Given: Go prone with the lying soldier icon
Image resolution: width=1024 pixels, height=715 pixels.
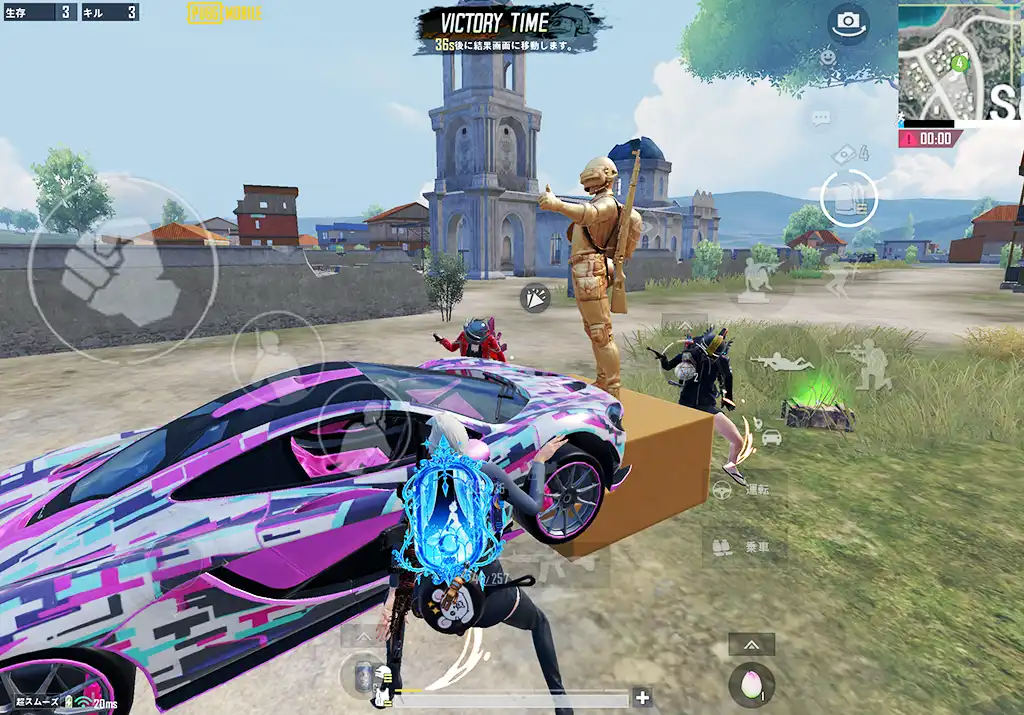Looking at the screenshot, I should (x=781, y=363).
